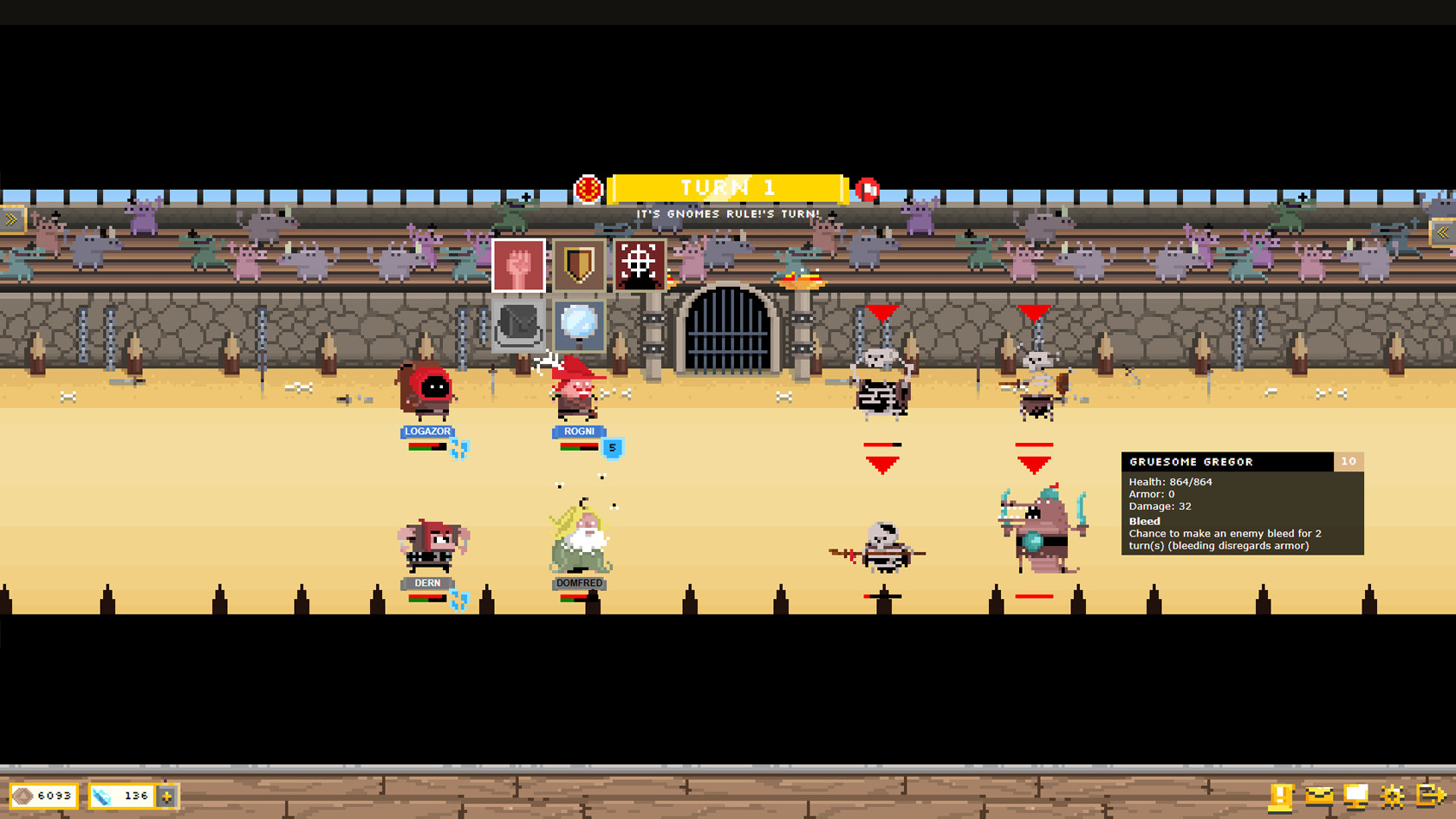Select the magnifying glass inspect ability
The width and height of the screenshot is (1456, 819).
pyautogui.click(x=577, y=327)
